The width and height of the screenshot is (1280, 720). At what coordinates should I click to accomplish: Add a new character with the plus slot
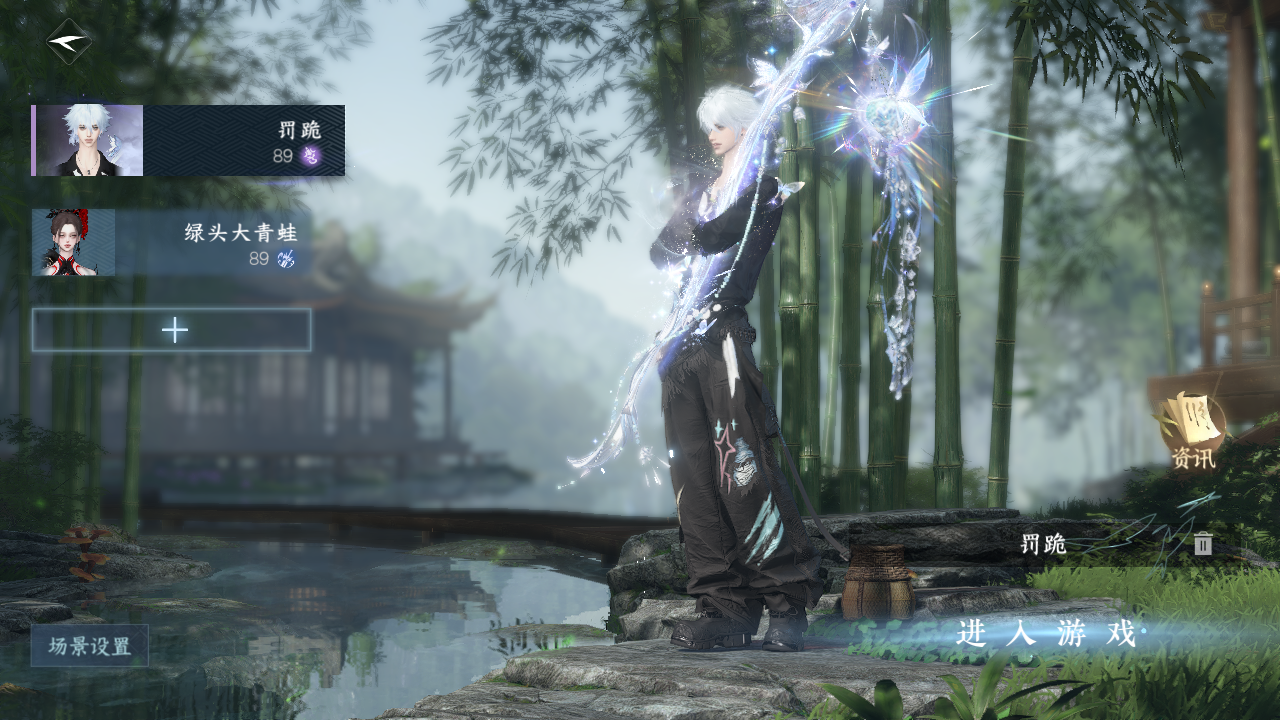tap(172, 330)
